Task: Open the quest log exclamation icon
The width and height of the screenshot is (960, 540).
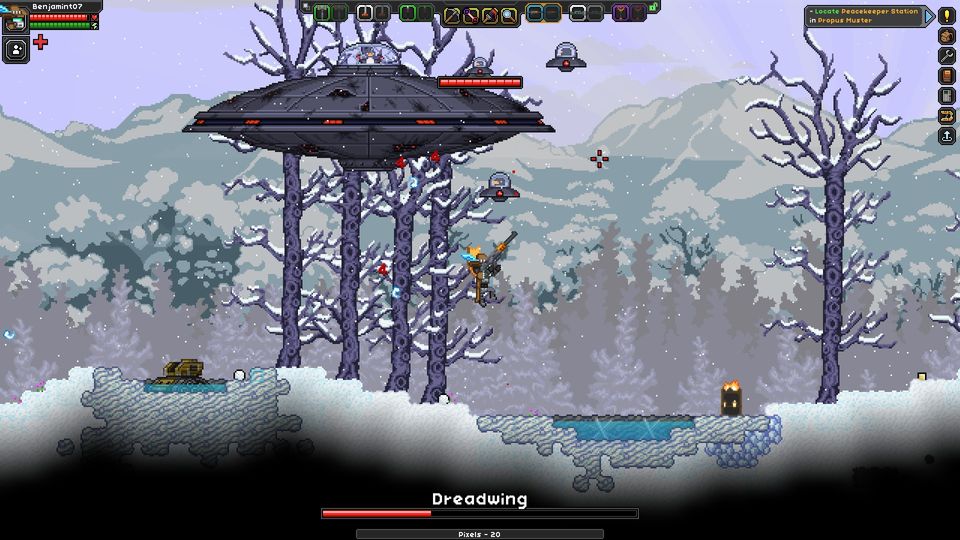Action: click(946, 15)
